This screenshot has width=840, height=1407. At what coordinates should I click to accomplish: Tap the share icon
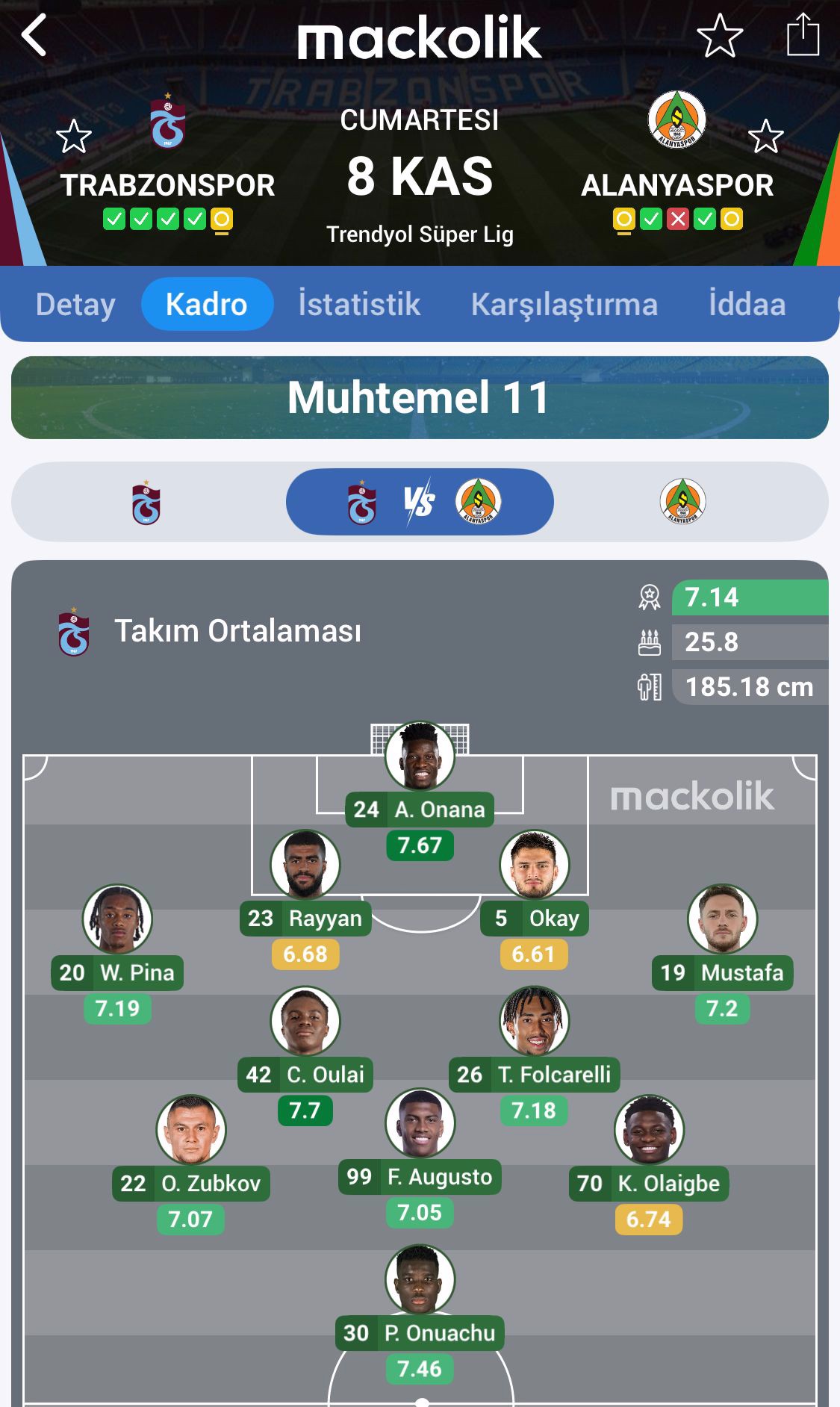(803, 35)
